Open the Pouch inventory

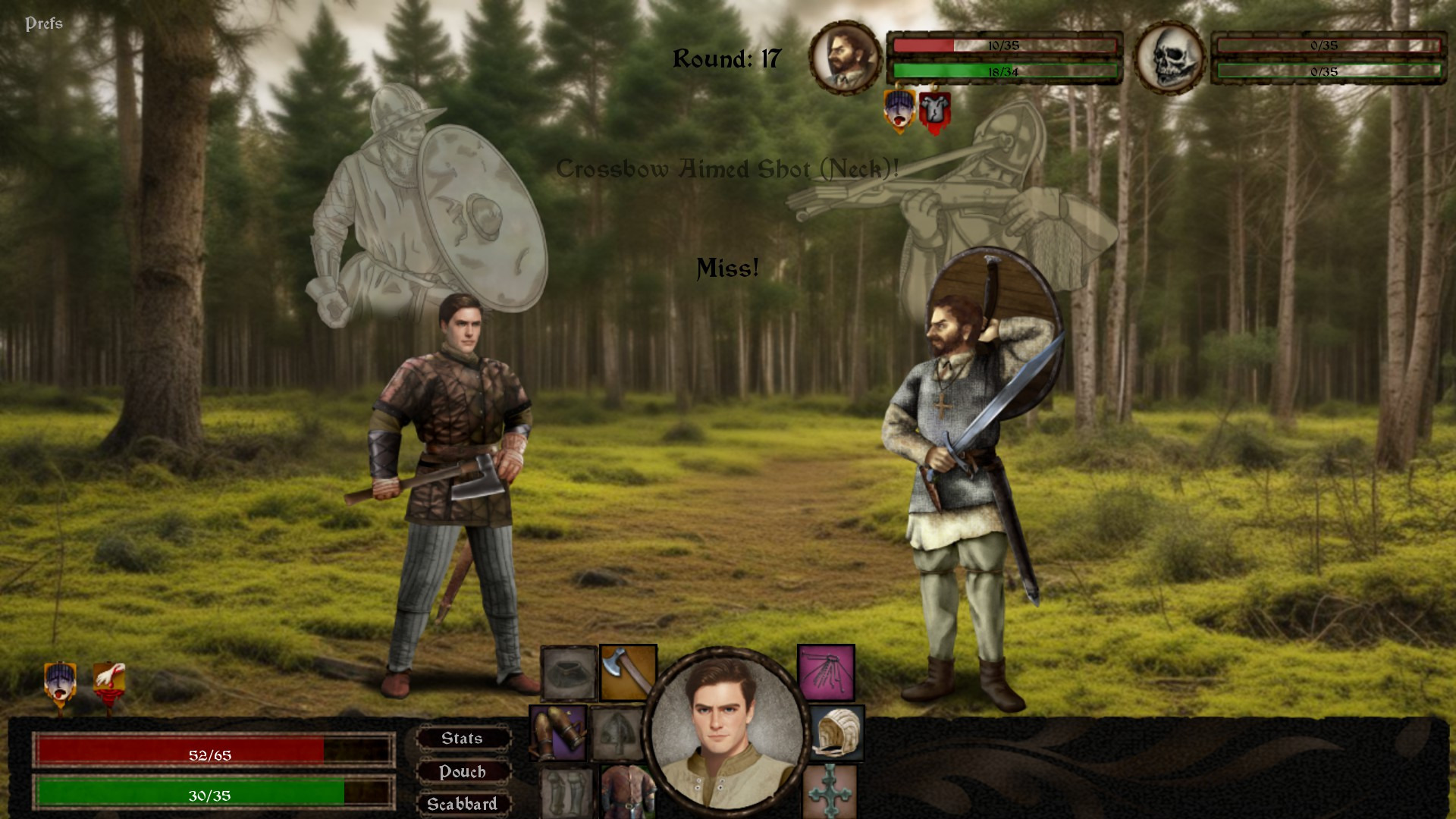pyautogui.click(x=462, y=772)
